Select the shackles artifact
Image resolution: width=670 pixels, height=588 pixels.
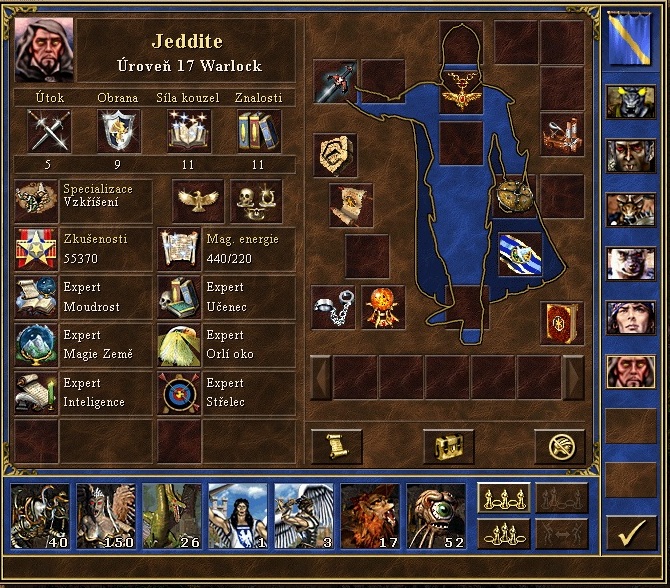tap(334, 307)
